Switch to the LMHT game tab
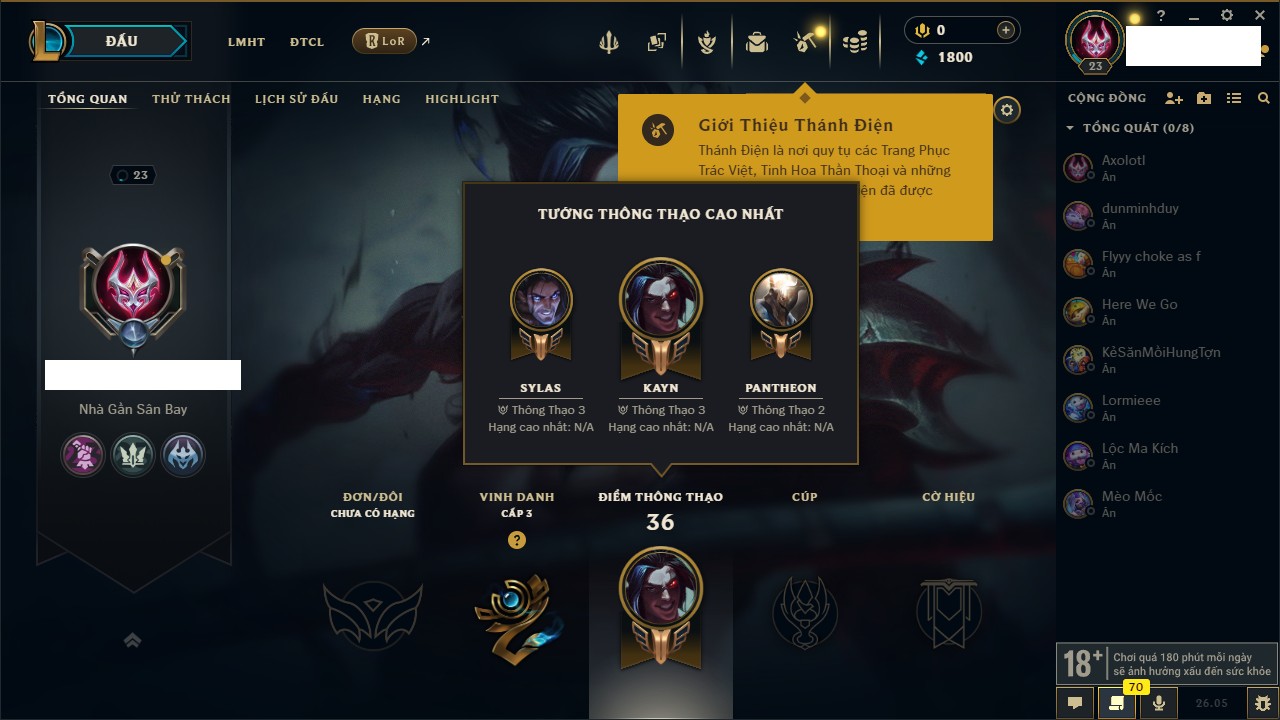 pyautogui.click(x=246, y=42)
